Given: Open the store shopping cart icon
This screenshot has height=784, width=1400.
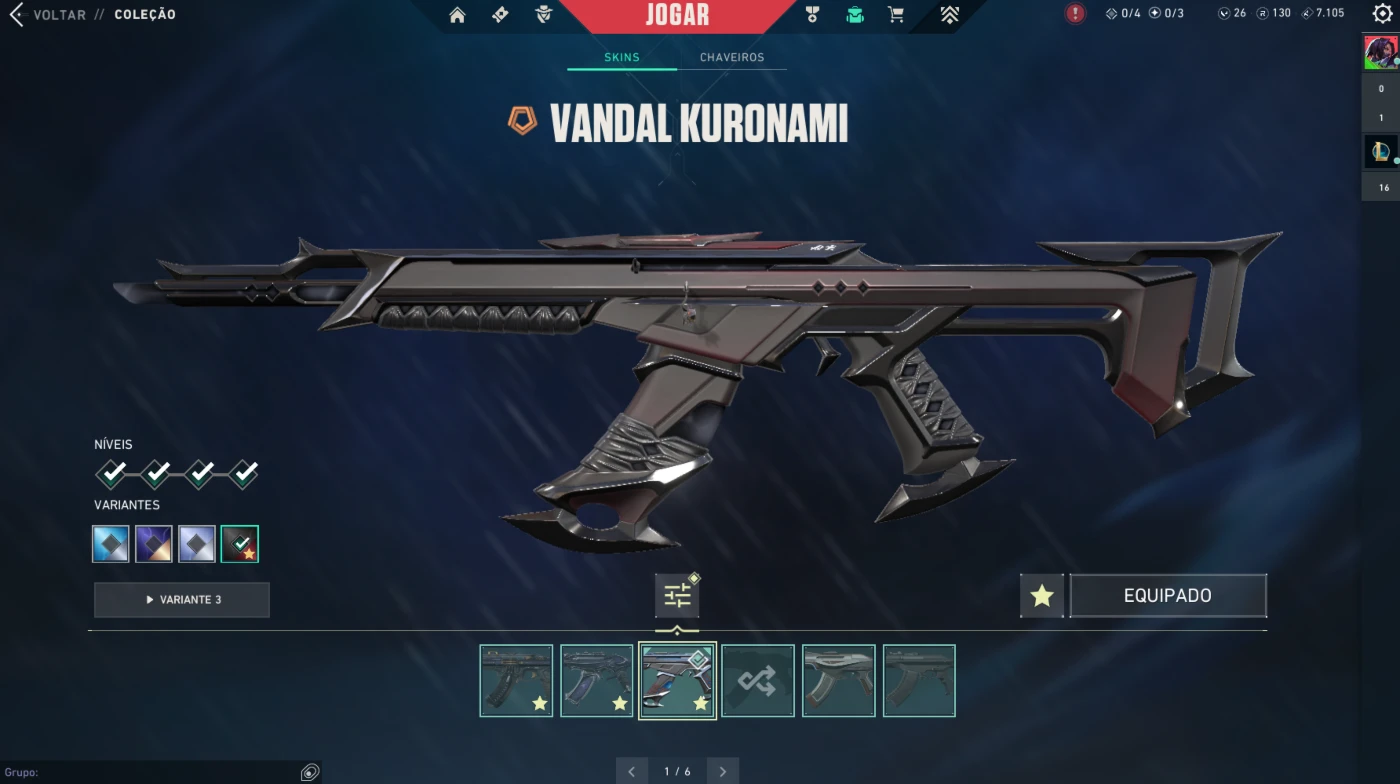Looking at the screenshot, I should [x=896, y=15].
